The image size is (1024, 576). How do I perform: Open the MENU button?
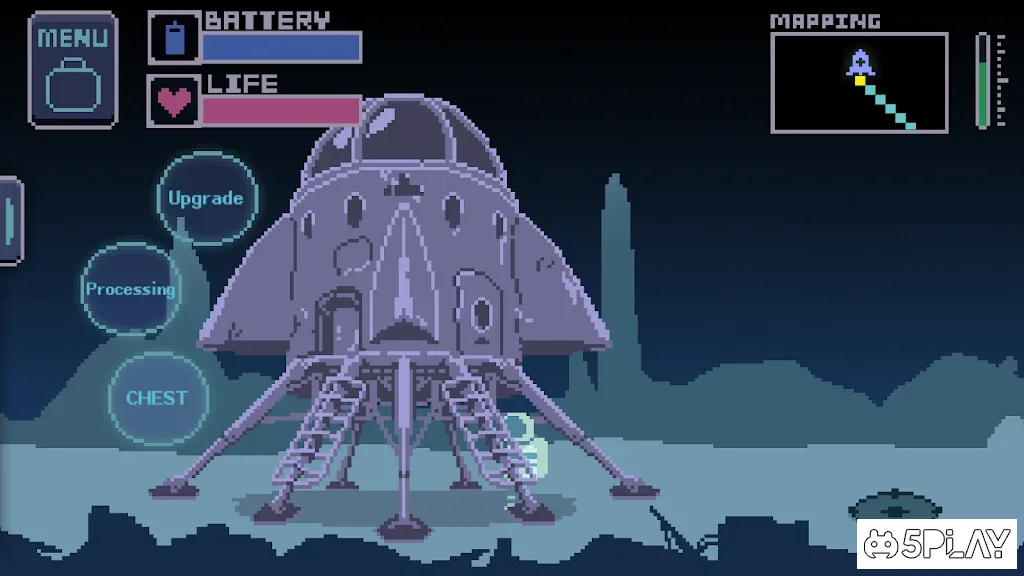72,69
